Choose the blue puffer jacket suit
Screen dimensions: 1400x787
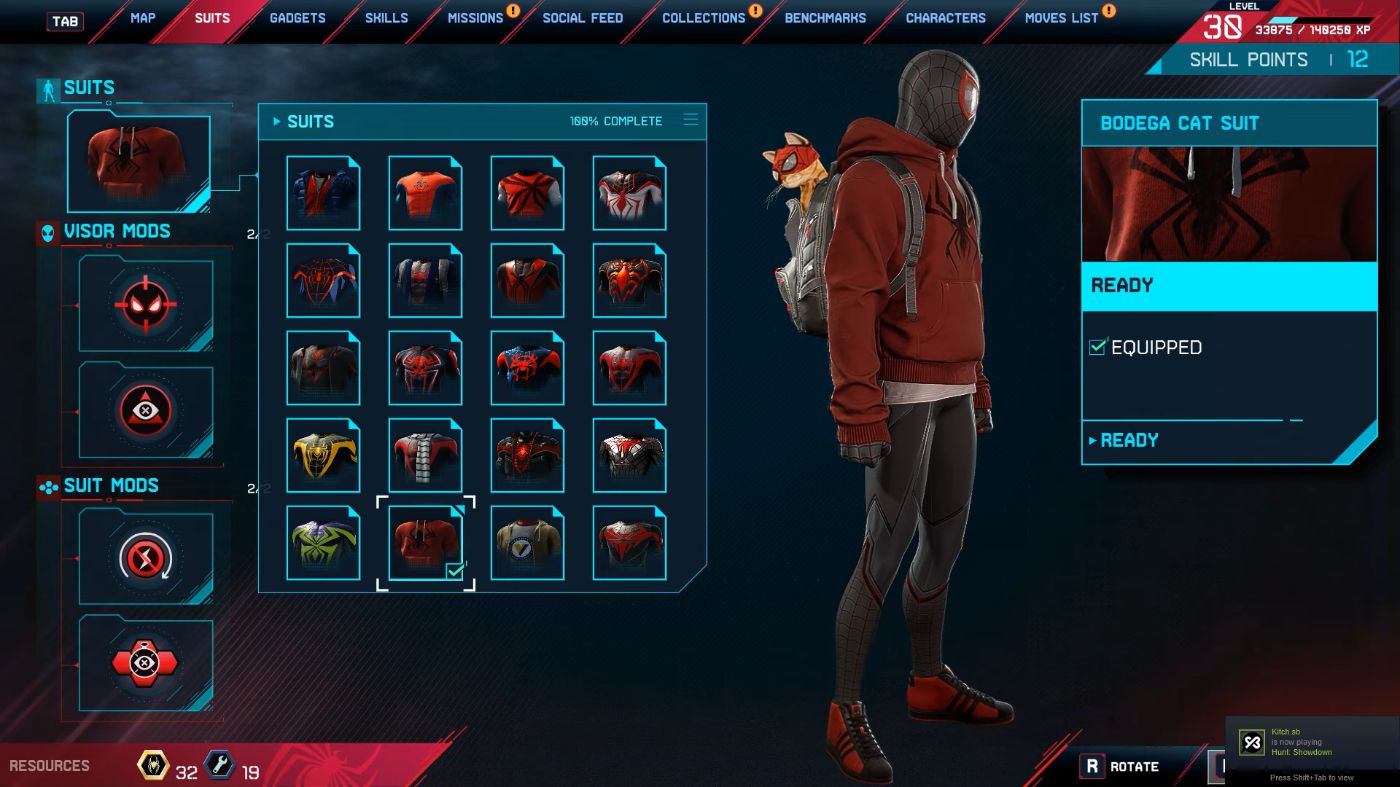coord(323,194)
